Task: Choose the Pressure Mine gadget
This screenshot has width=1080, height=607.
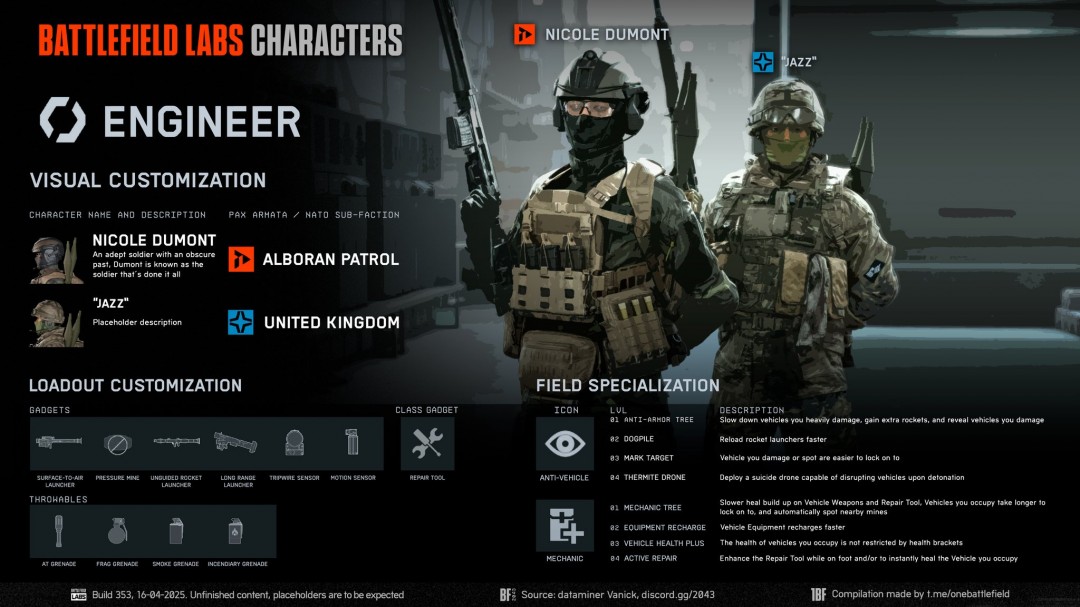Action: coord(117,442)
